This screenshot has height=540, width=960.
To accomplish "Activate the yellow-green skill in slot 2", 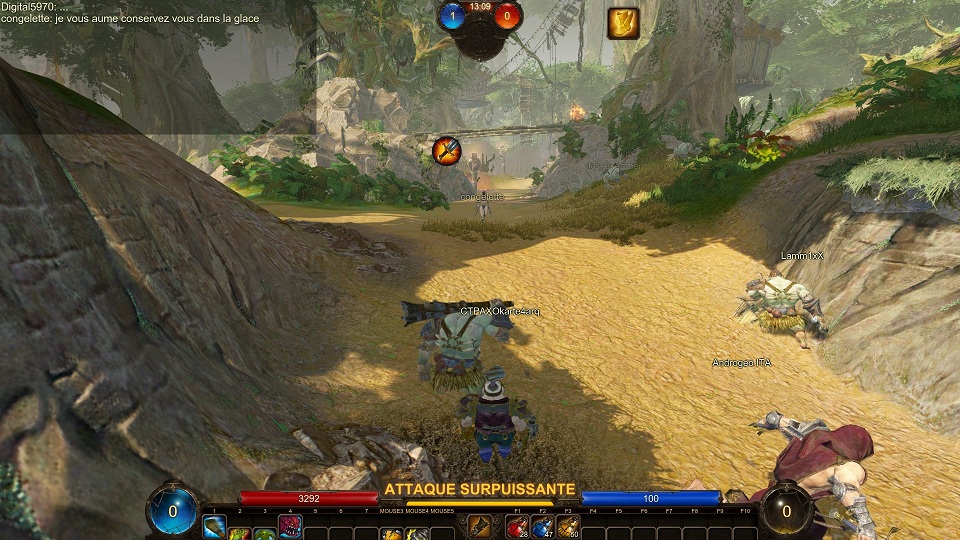I will [239, 531].
